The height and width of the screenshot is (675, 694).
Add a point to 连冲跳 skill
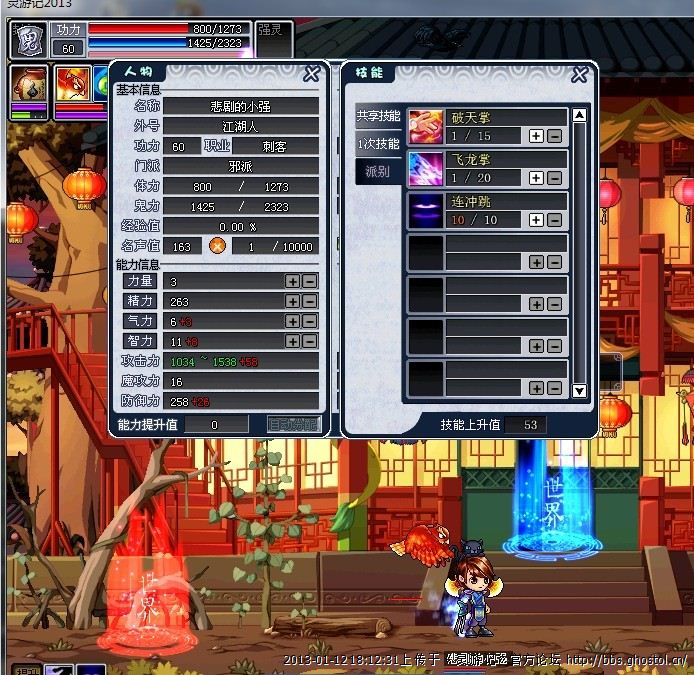point(536,220)
